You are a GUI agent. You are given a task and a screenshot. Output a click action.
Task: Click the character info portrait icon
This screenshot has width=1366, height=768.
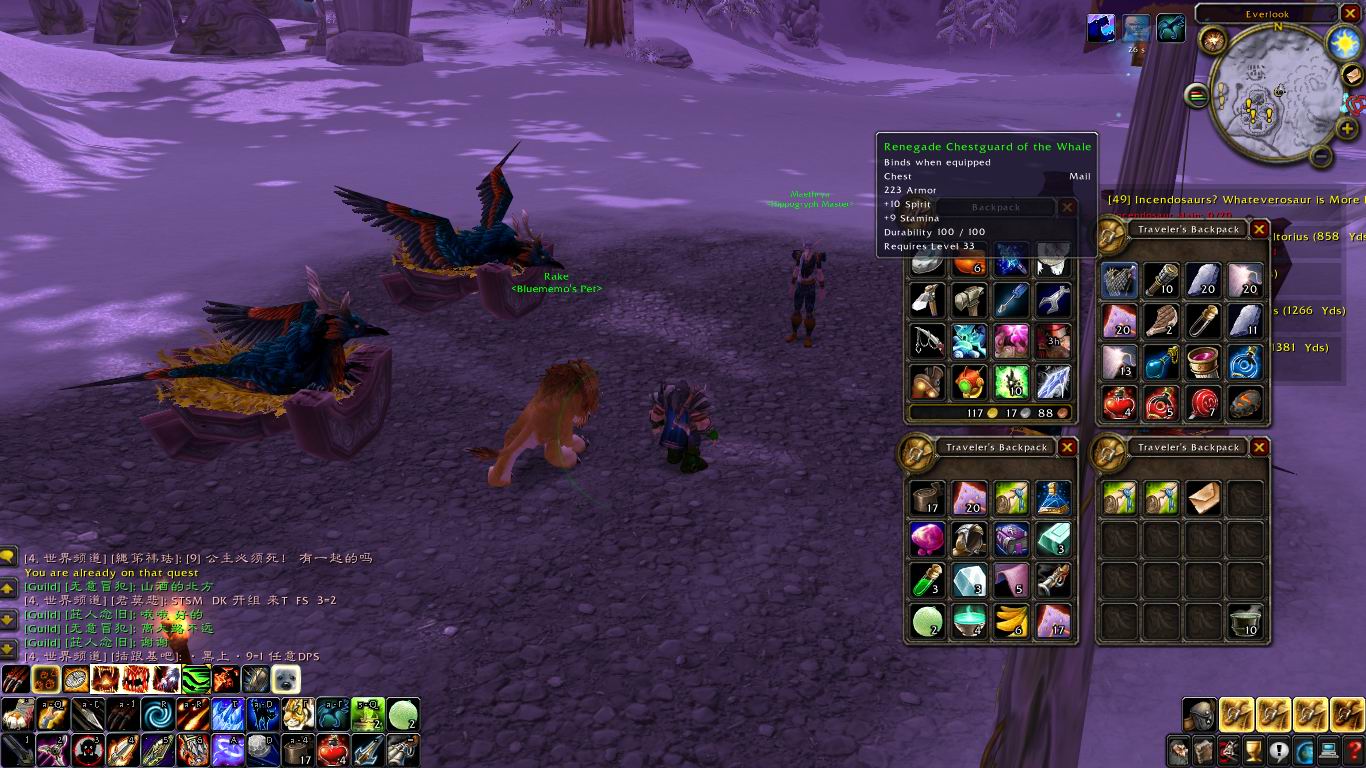coord(1178,751)
